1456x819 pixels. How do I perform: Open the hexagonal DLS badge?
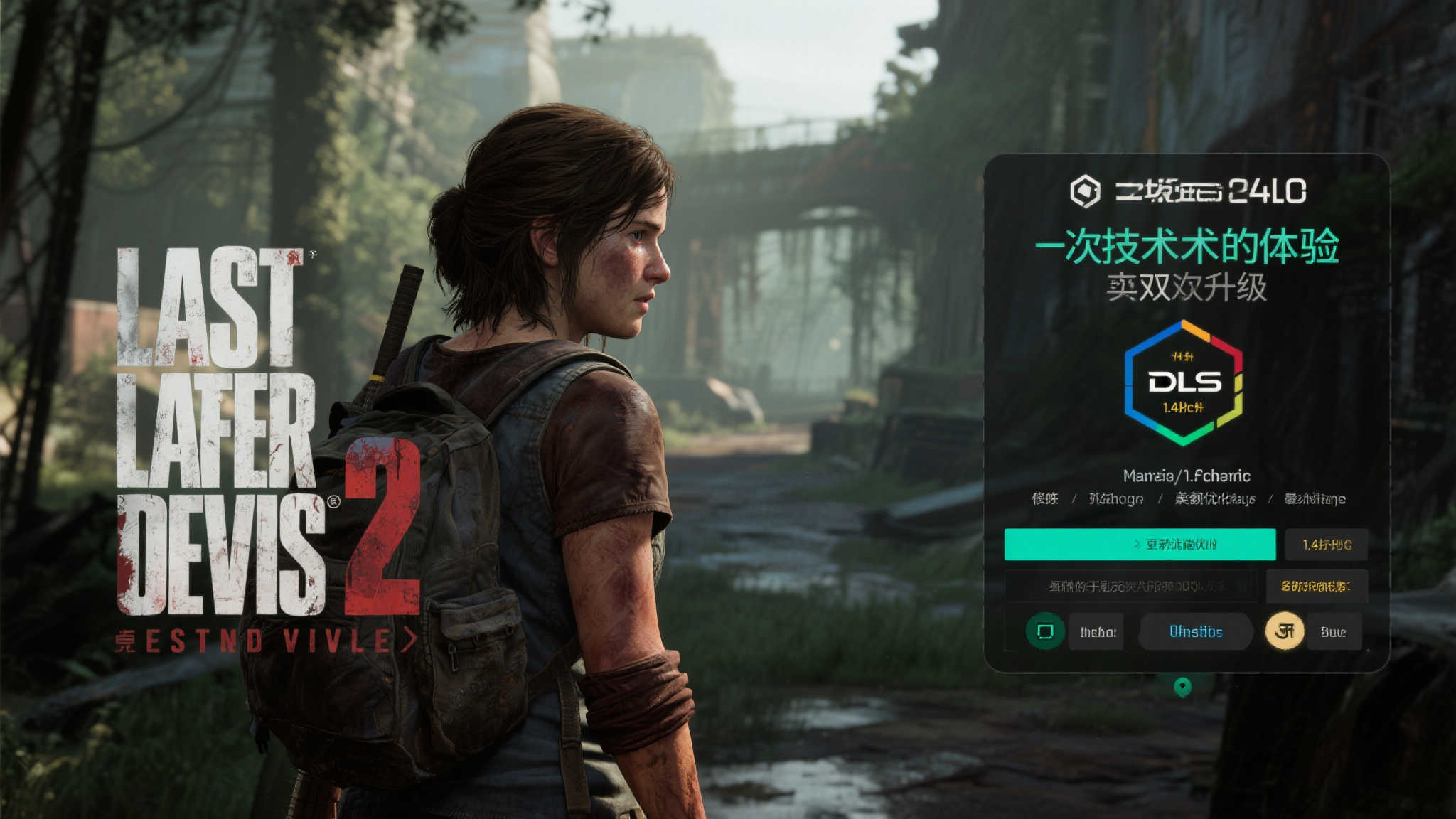click(1184, 382)
